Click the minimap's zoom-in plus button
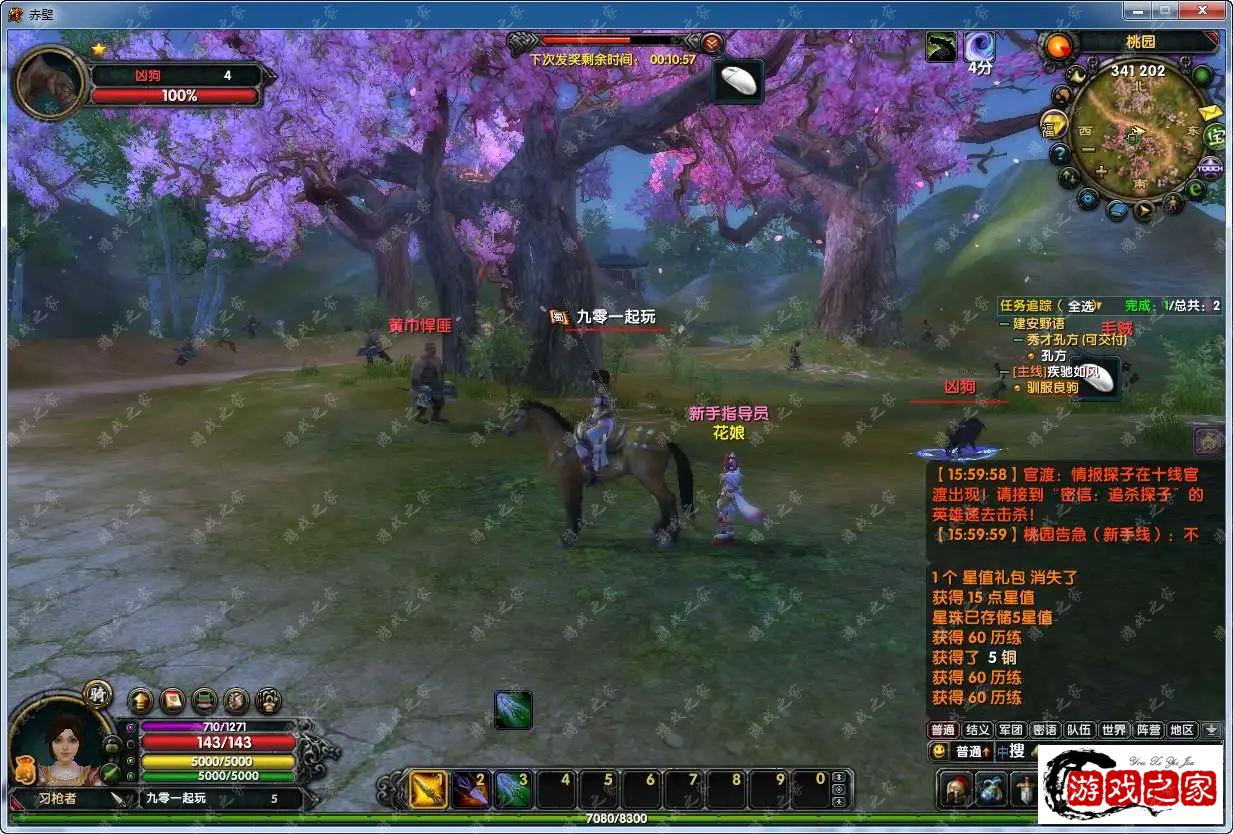 coord(1101,172)
